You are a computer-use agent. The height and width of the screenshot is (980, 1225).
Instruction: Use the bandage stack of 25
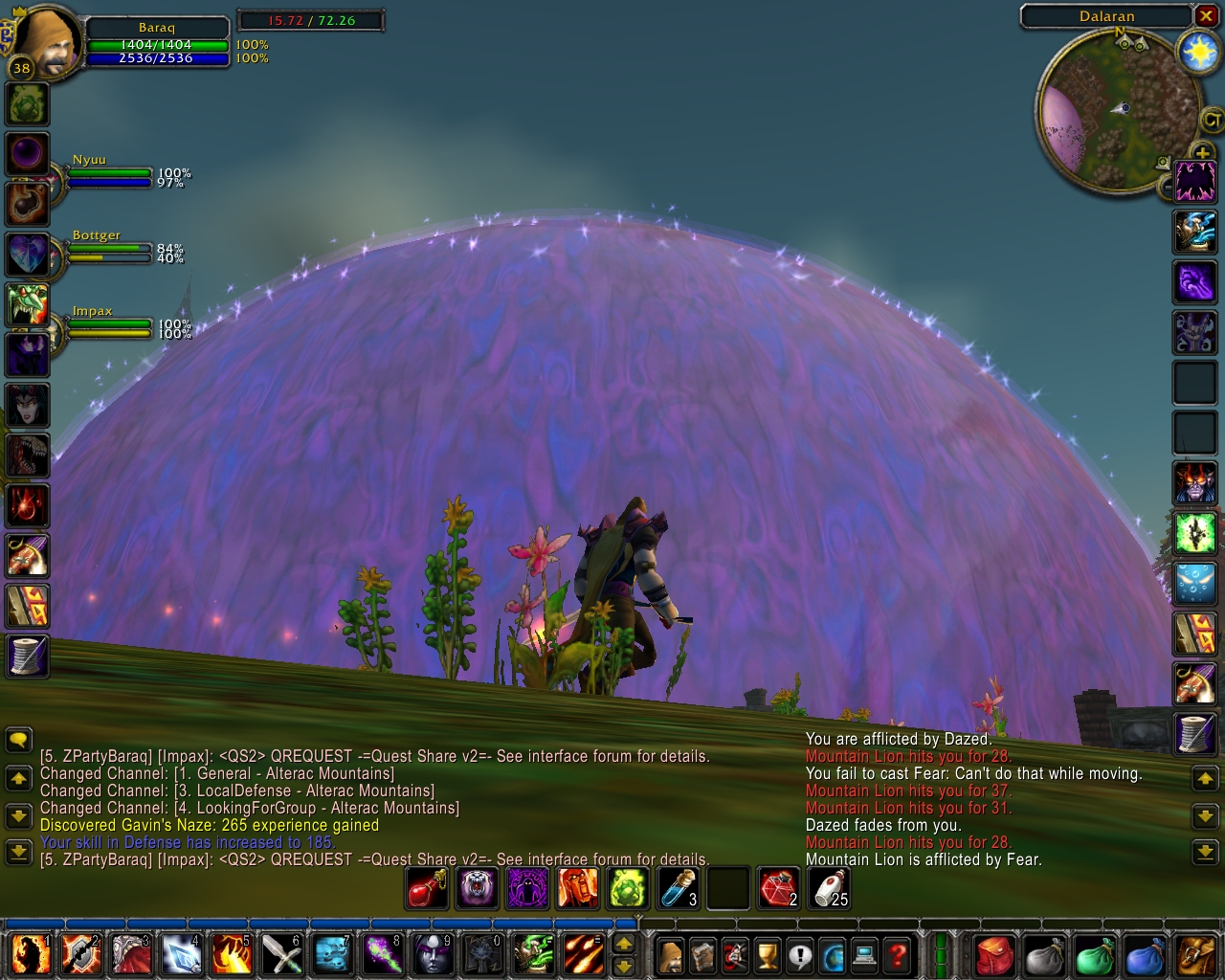click(829, 888)
